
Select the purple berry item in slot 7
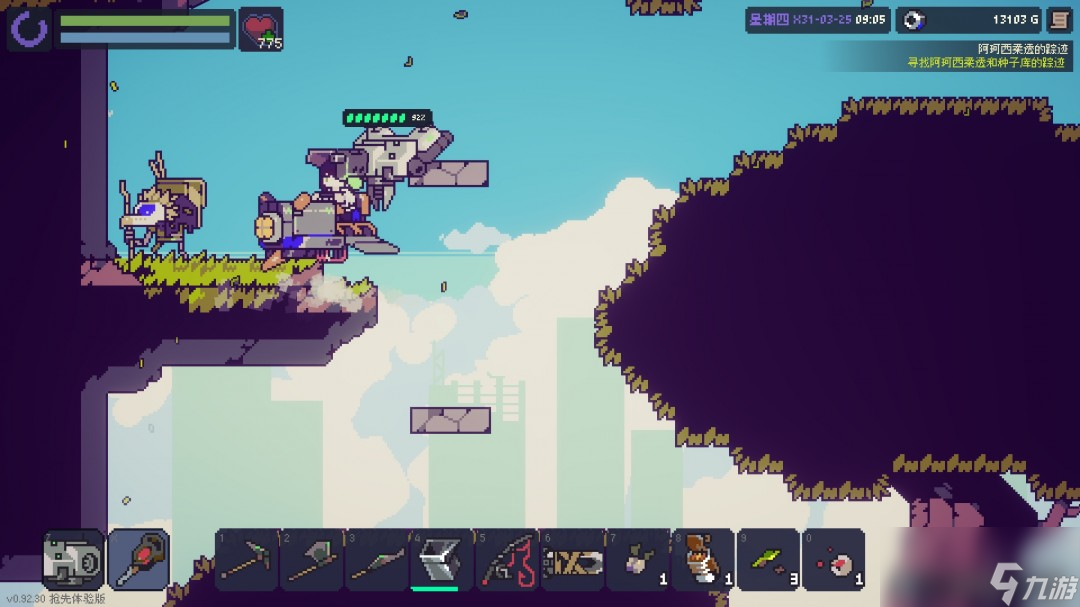(637, 560)
